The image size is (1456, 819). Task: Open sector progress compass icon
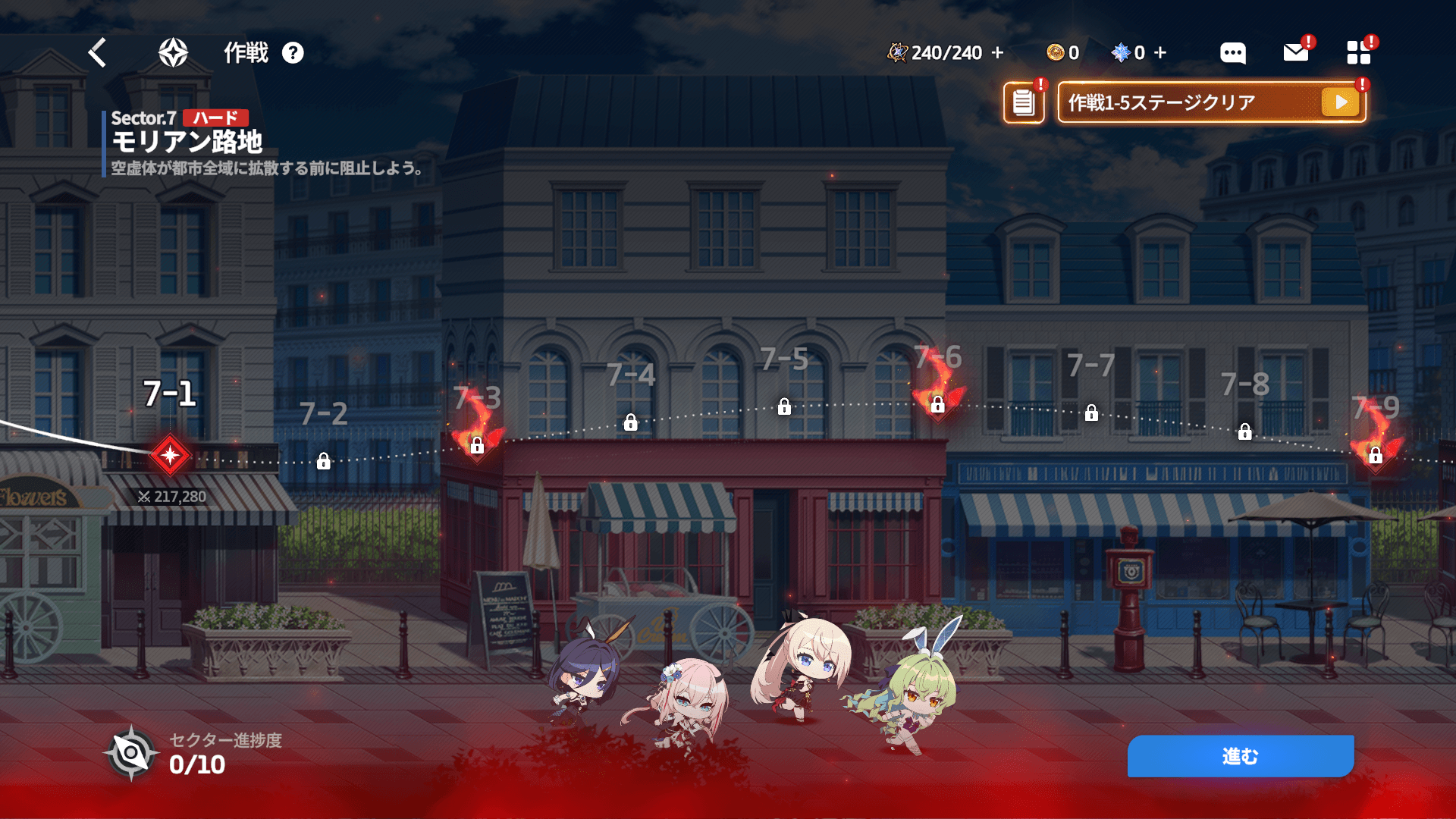pos(131,754)
